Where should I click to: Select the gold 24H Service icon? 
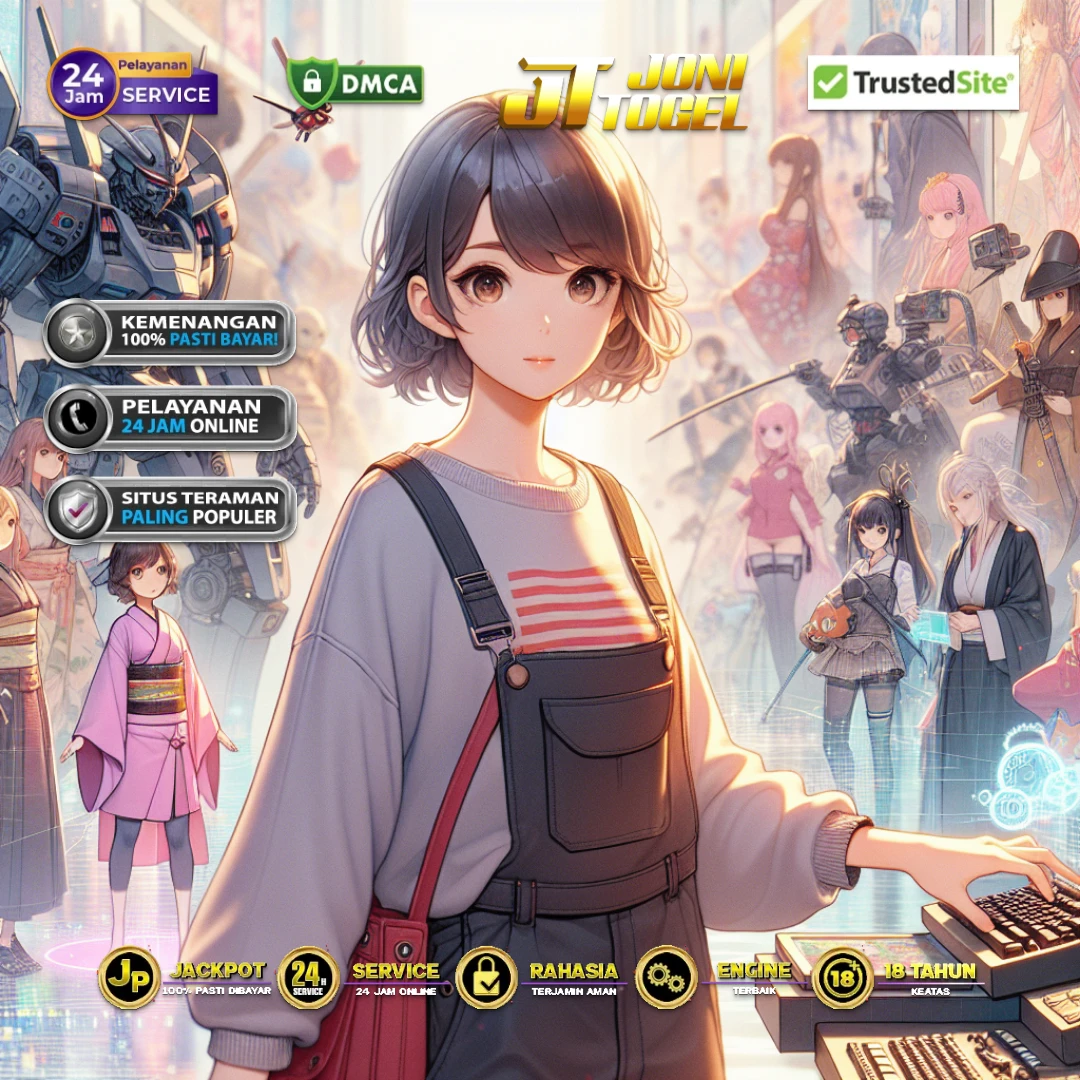(x=308, y=977)
